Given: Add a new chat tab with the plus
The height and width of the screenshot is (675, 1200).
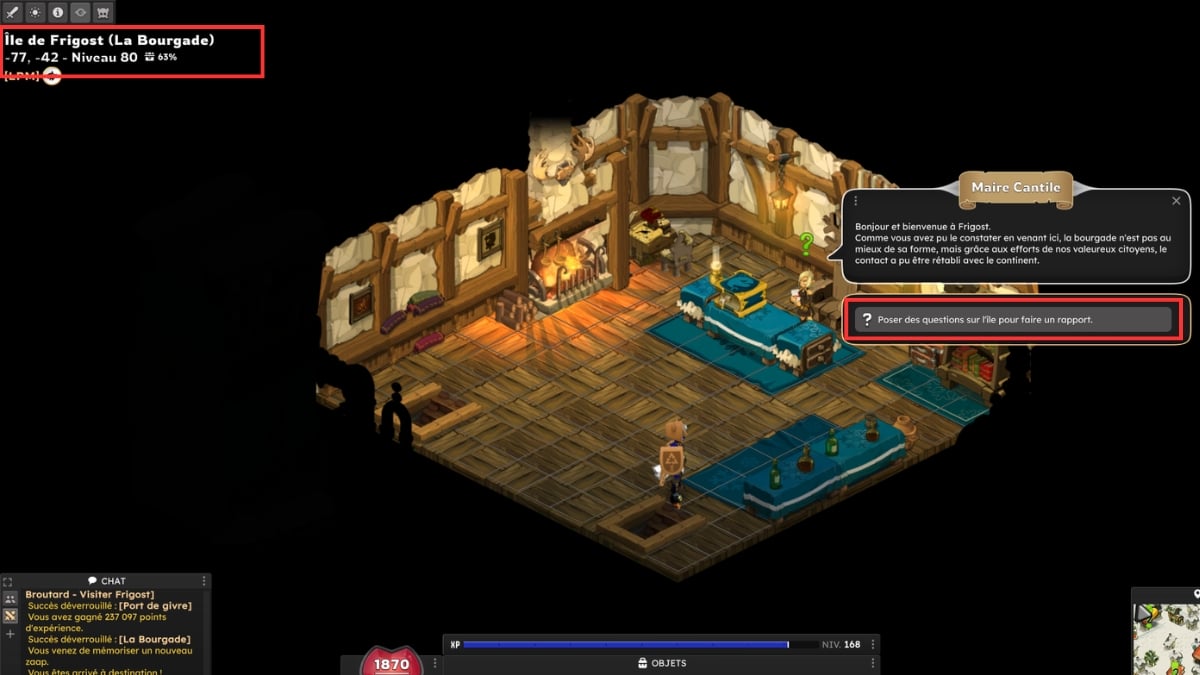Looking at the screenshot, I should 9,634.
